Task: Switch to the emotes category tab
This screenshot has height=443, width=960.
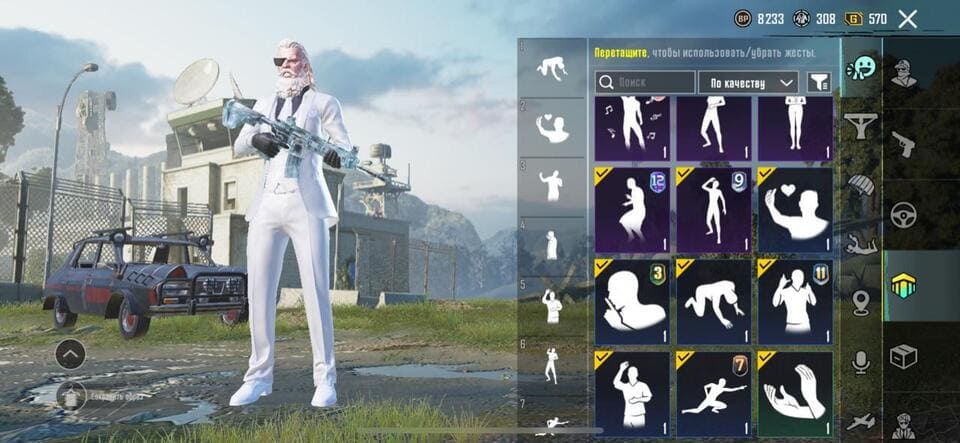Action: (859, 68)
